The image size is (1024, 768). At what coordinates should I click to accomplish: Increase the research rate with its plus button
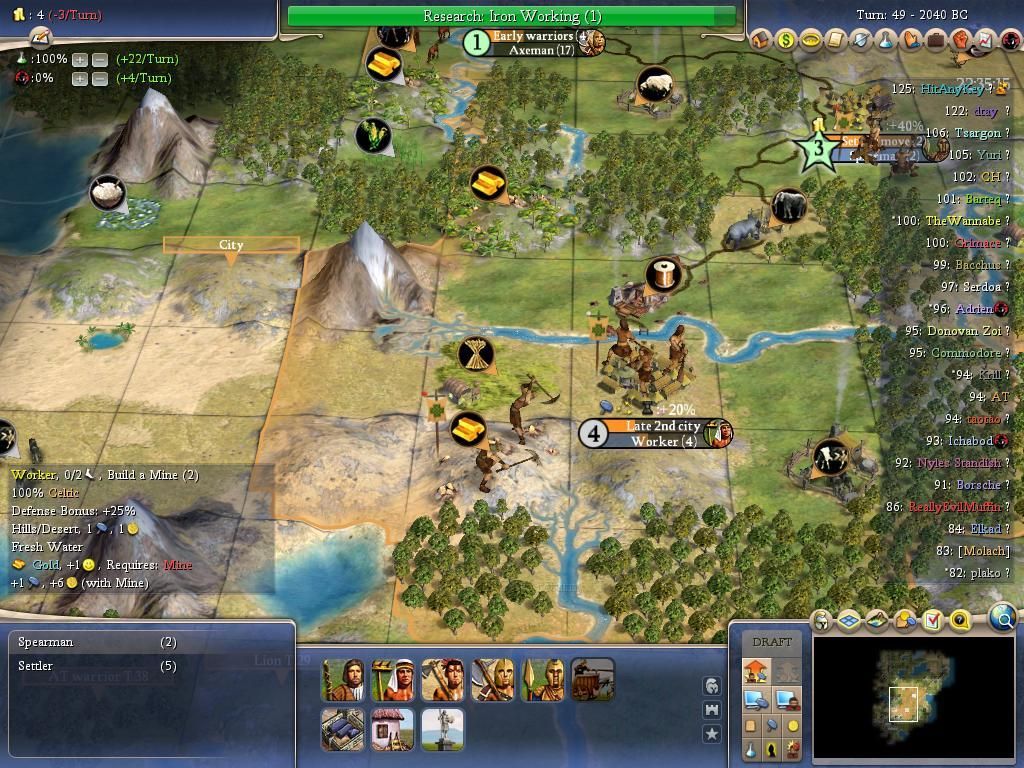point(80,59)
